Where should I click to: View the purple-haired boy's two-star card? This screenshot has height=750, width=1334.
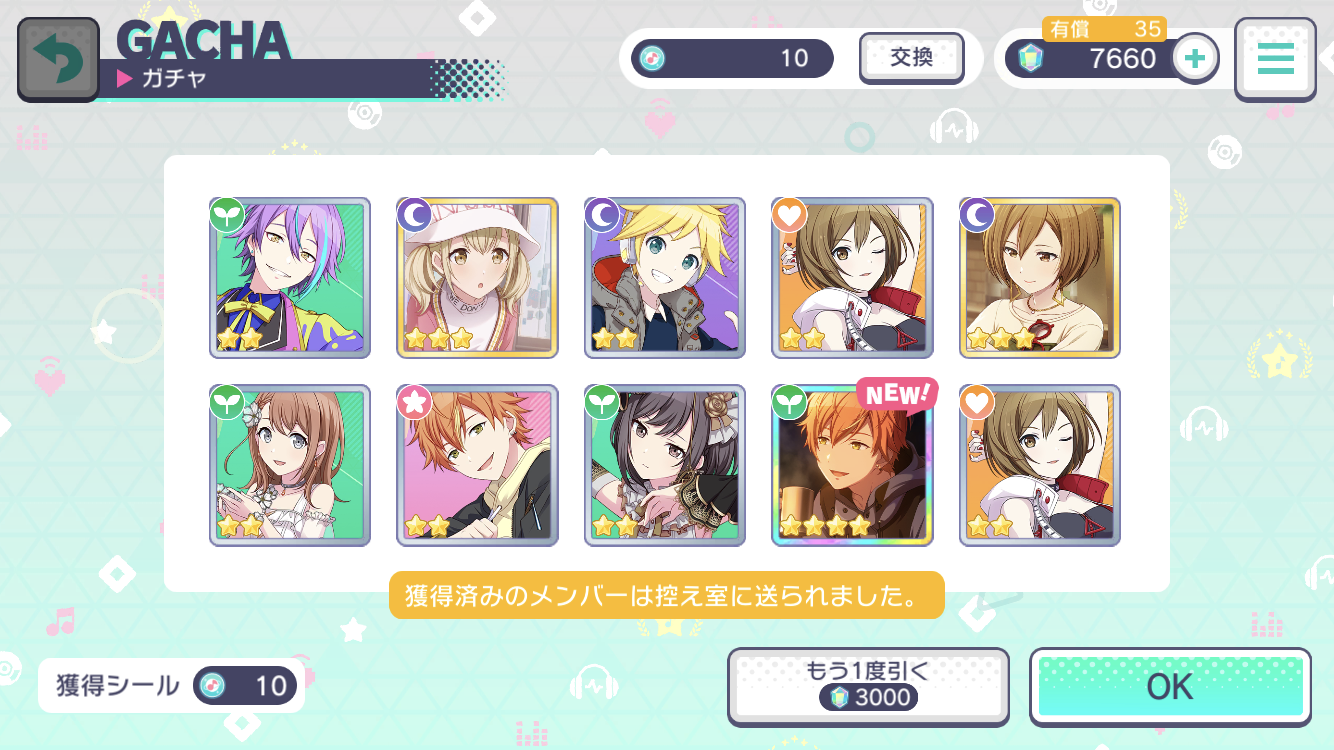coord(290,278)
